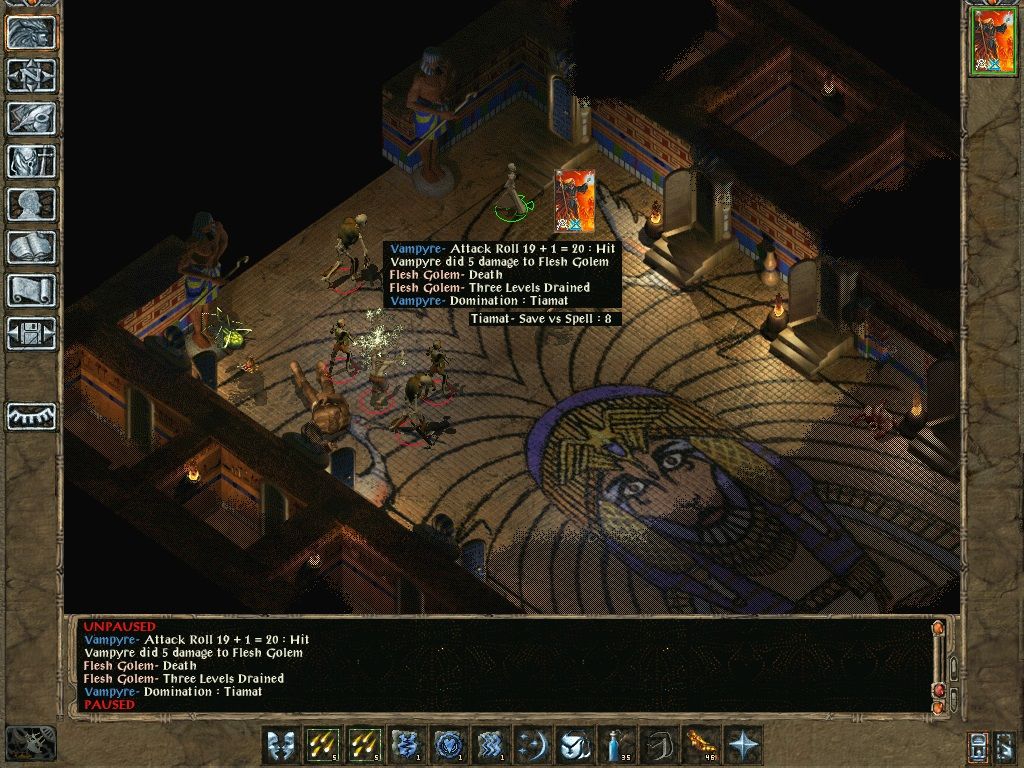The width and height of the screenshot is (1024, 768).
Task: Cast the heart-in-circle quick spell
Action: pyautogui.click(x=449, y=745)
